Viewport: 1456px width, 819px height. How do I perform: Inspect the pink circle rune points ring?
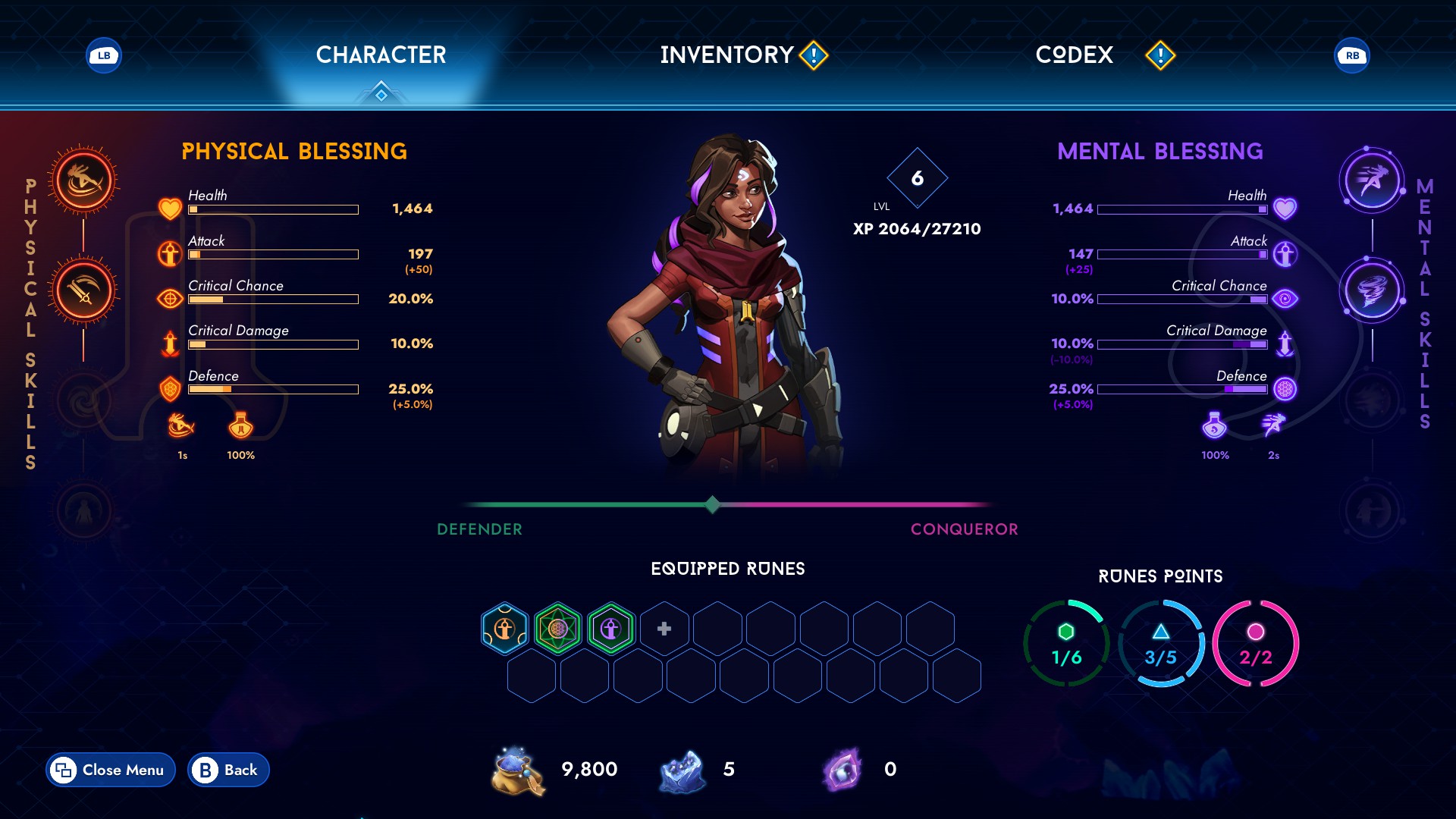(x=1256, y=644)
